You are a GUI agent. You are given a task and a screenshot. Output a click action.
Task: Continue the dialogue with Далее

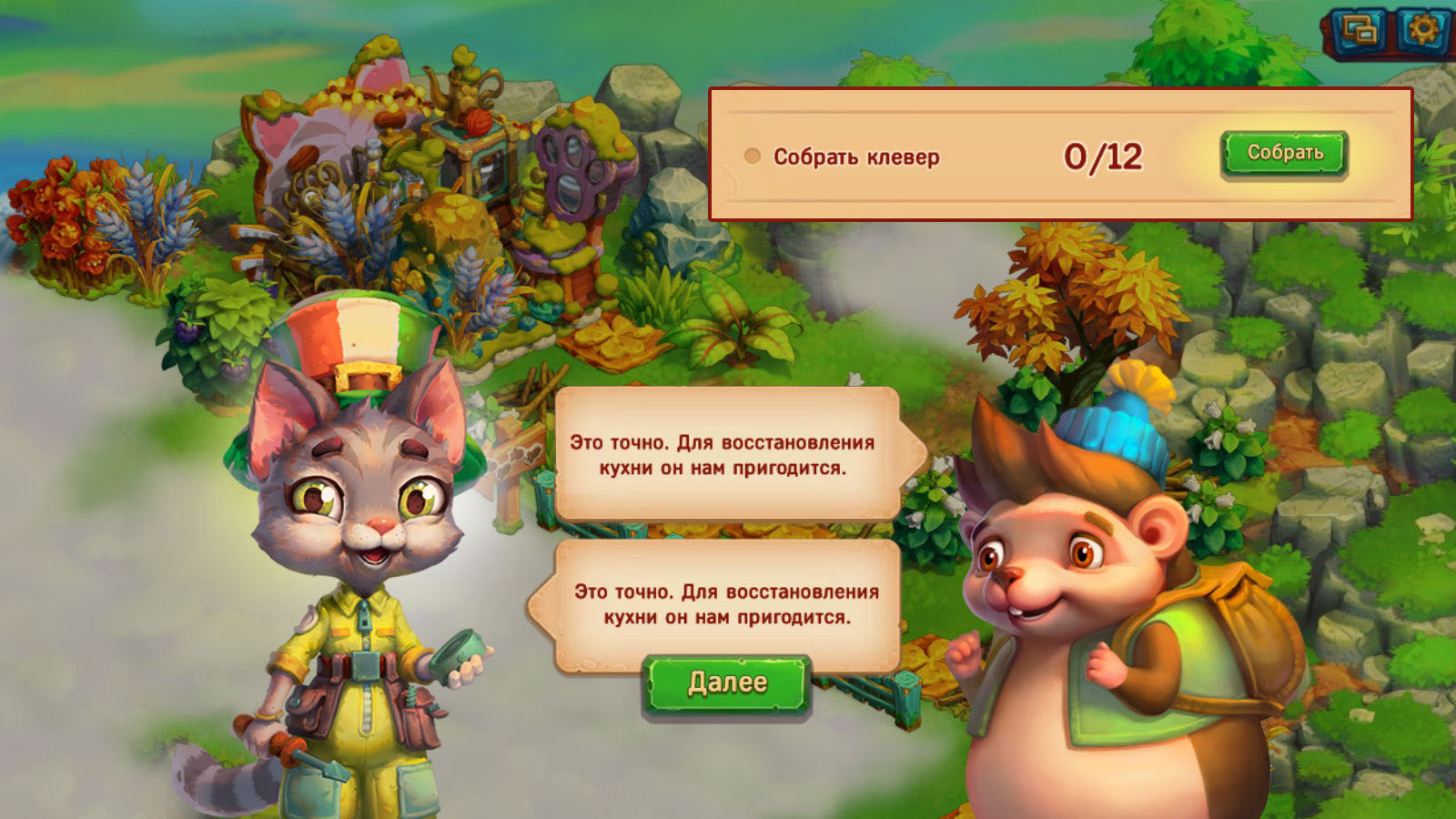click(x=726, y=683)
